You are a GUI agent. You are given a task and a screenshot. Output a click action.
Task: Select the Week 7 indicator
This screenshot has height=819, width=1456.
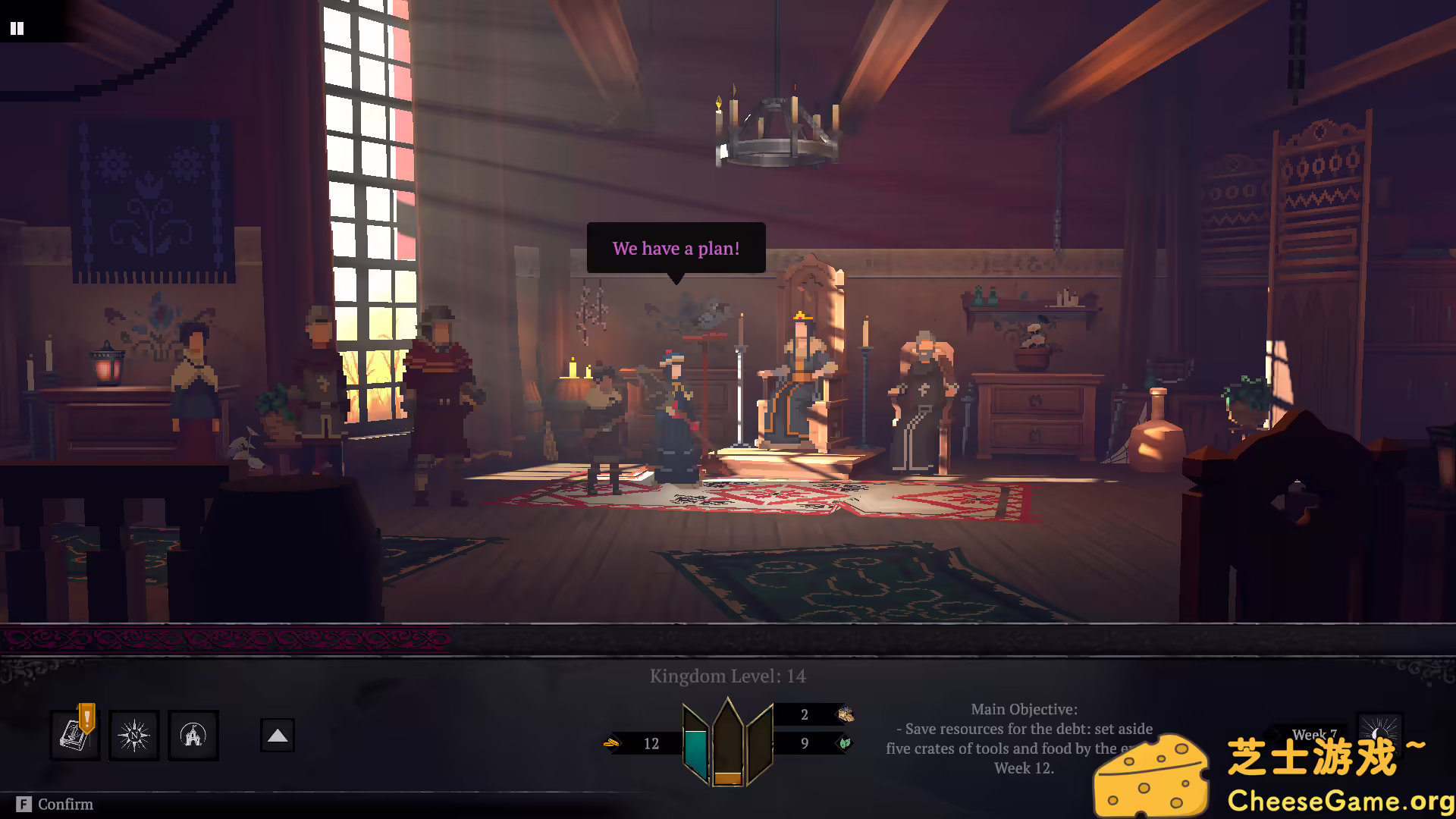1314,734
